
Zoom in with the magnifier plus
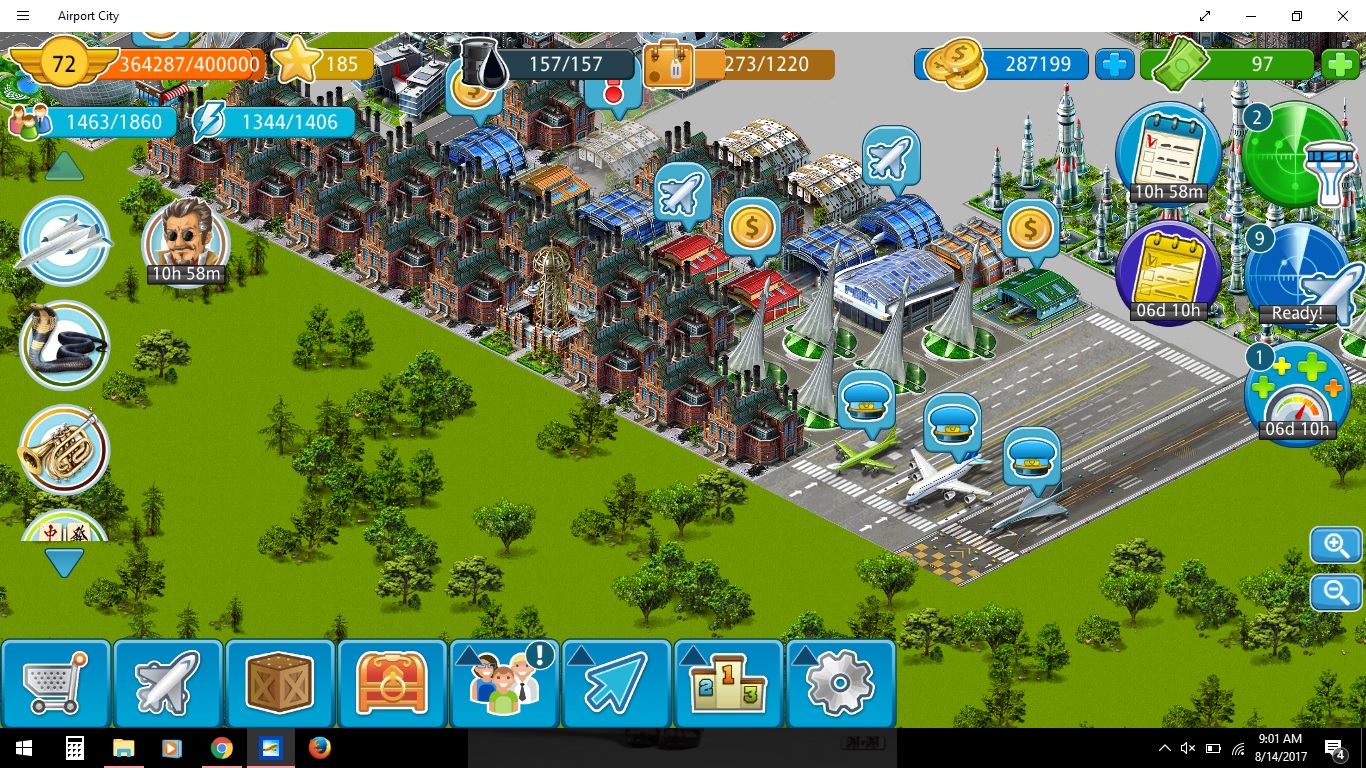1336,546
